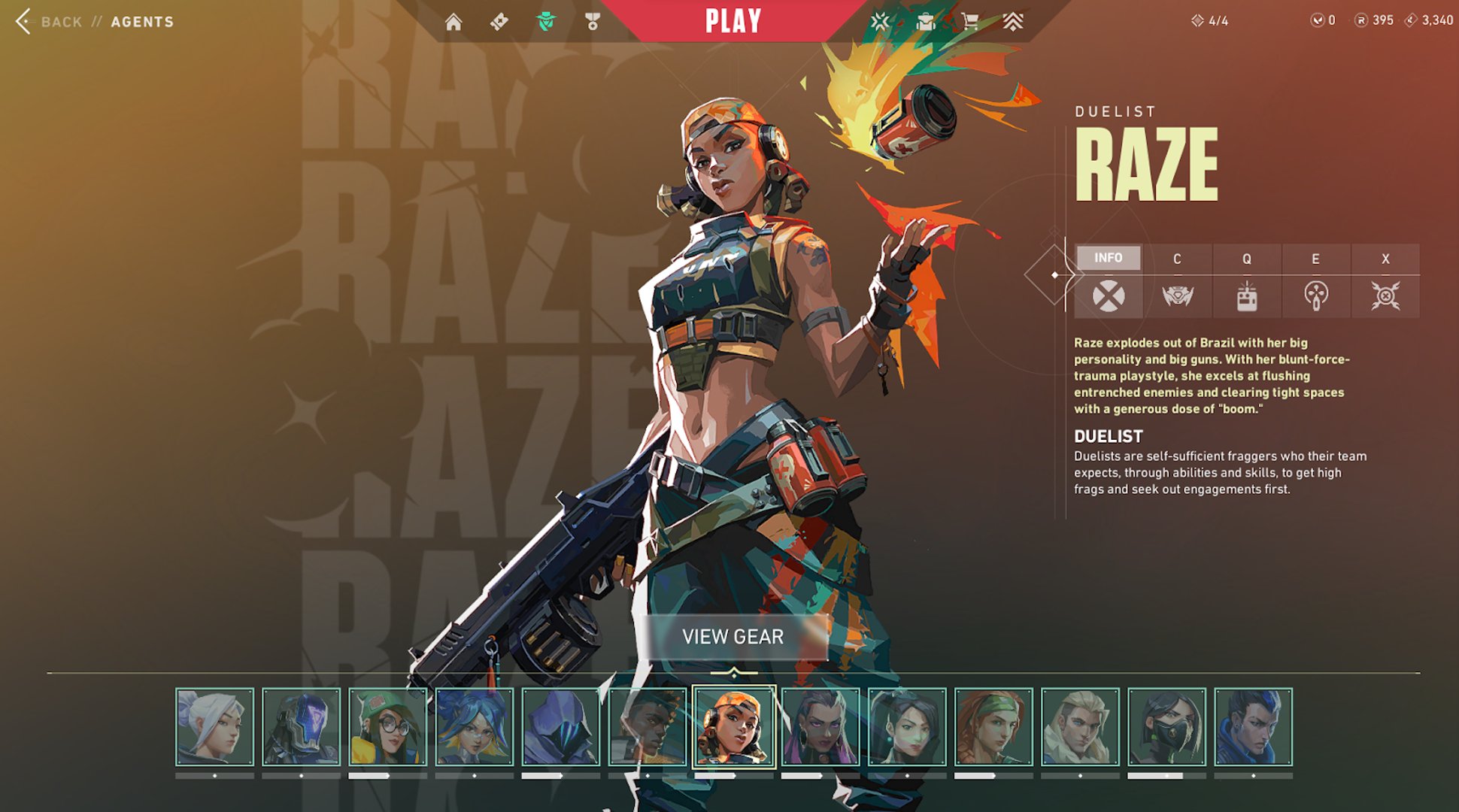Select the INFO tab for Raze
The image size is (1459, 812).
tap(1108, 258)
